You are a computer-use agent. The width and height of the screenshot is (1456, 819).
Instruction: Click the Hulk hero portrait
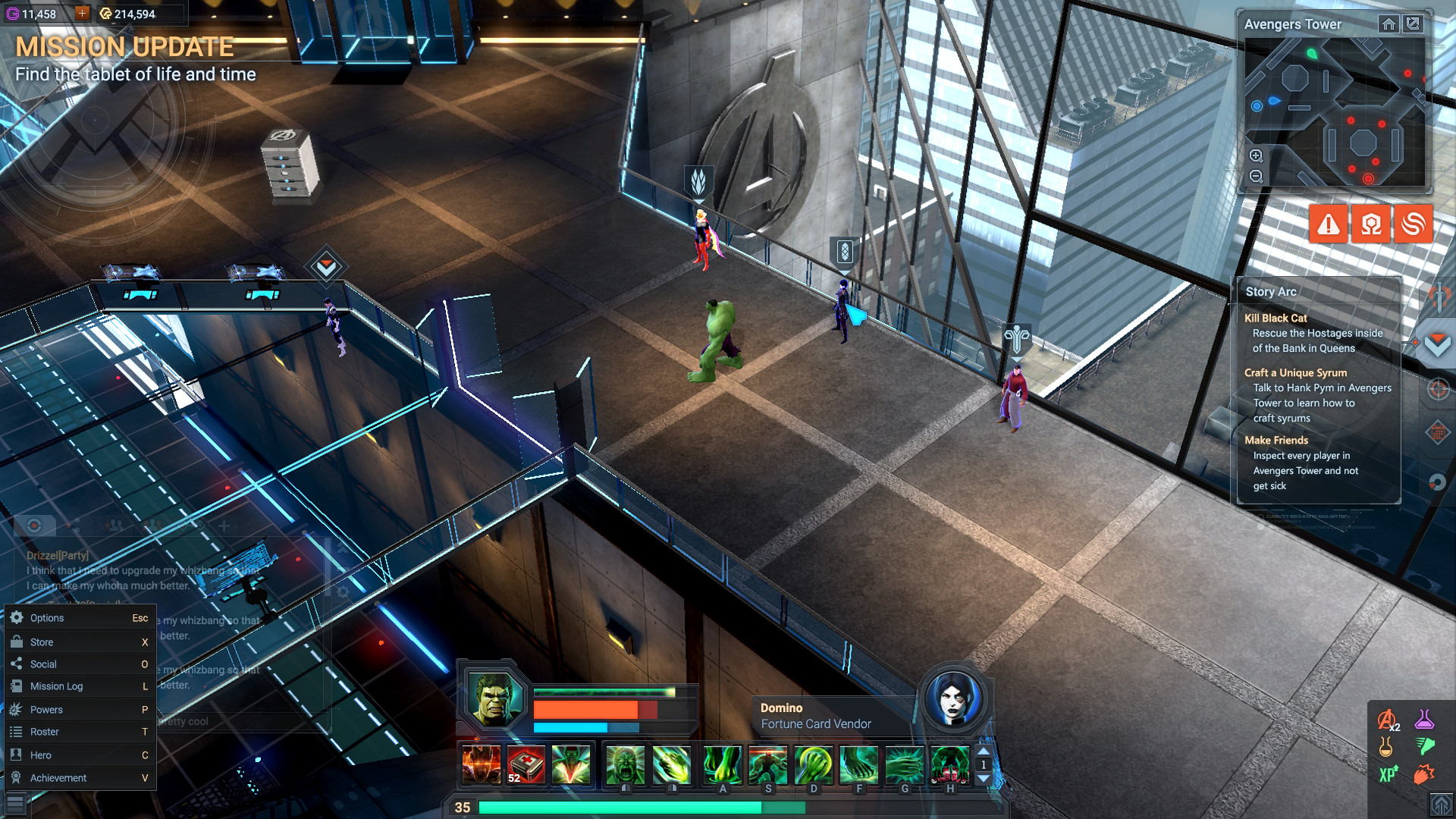(x=494, y=698)
